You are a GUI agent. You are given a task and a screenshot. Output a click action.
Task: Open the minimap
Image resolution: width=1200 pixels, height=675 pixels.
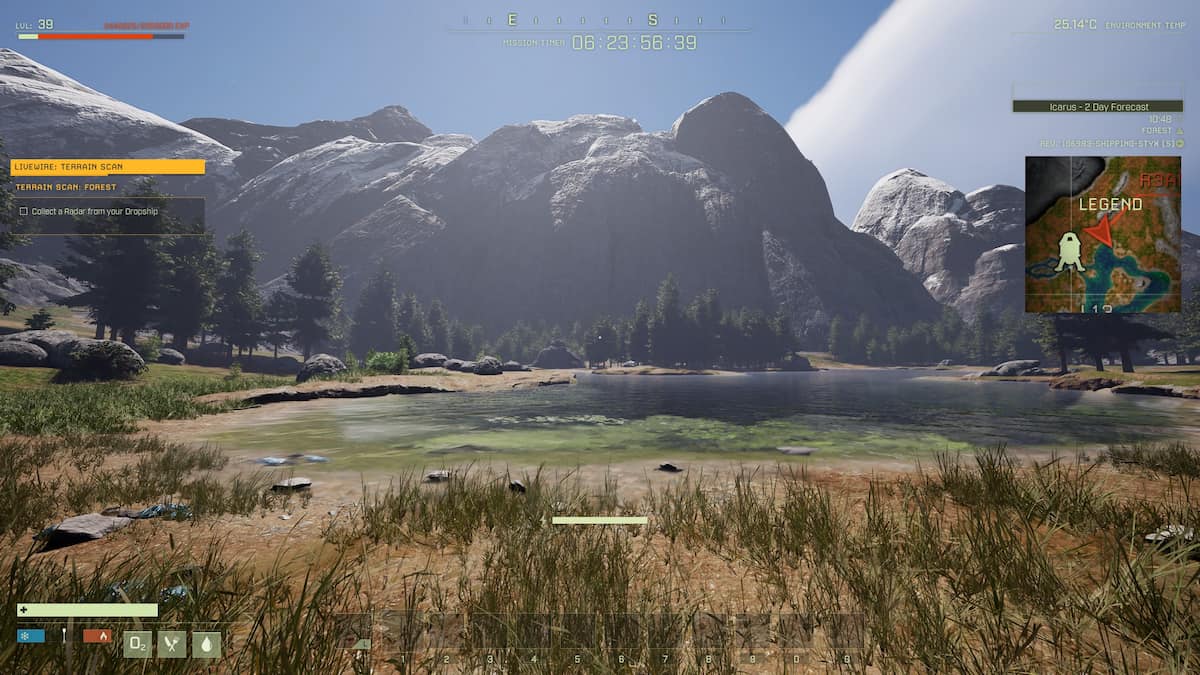coord(1102,234)
